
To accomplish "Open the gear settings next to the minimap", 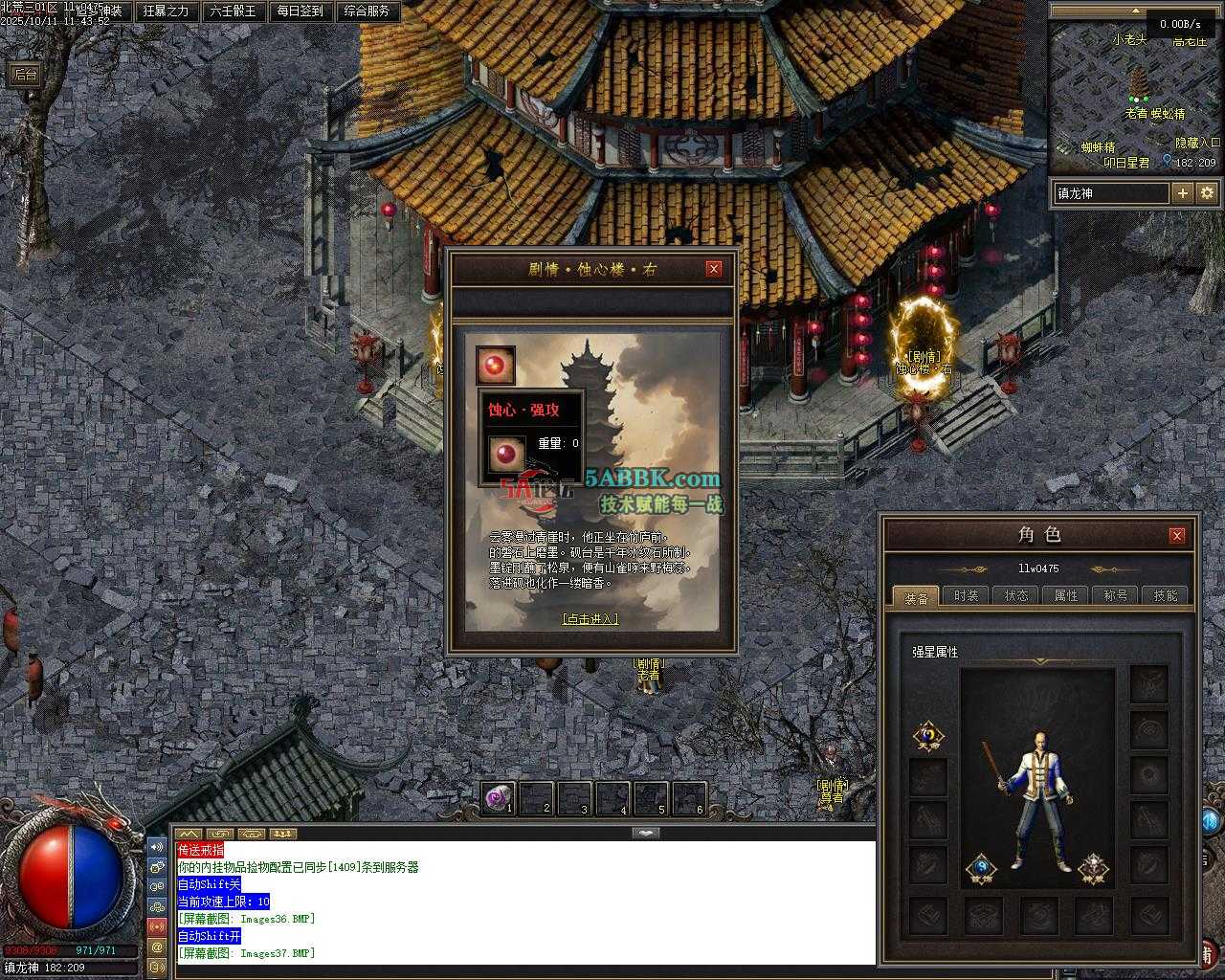I will pos(1207,193).
